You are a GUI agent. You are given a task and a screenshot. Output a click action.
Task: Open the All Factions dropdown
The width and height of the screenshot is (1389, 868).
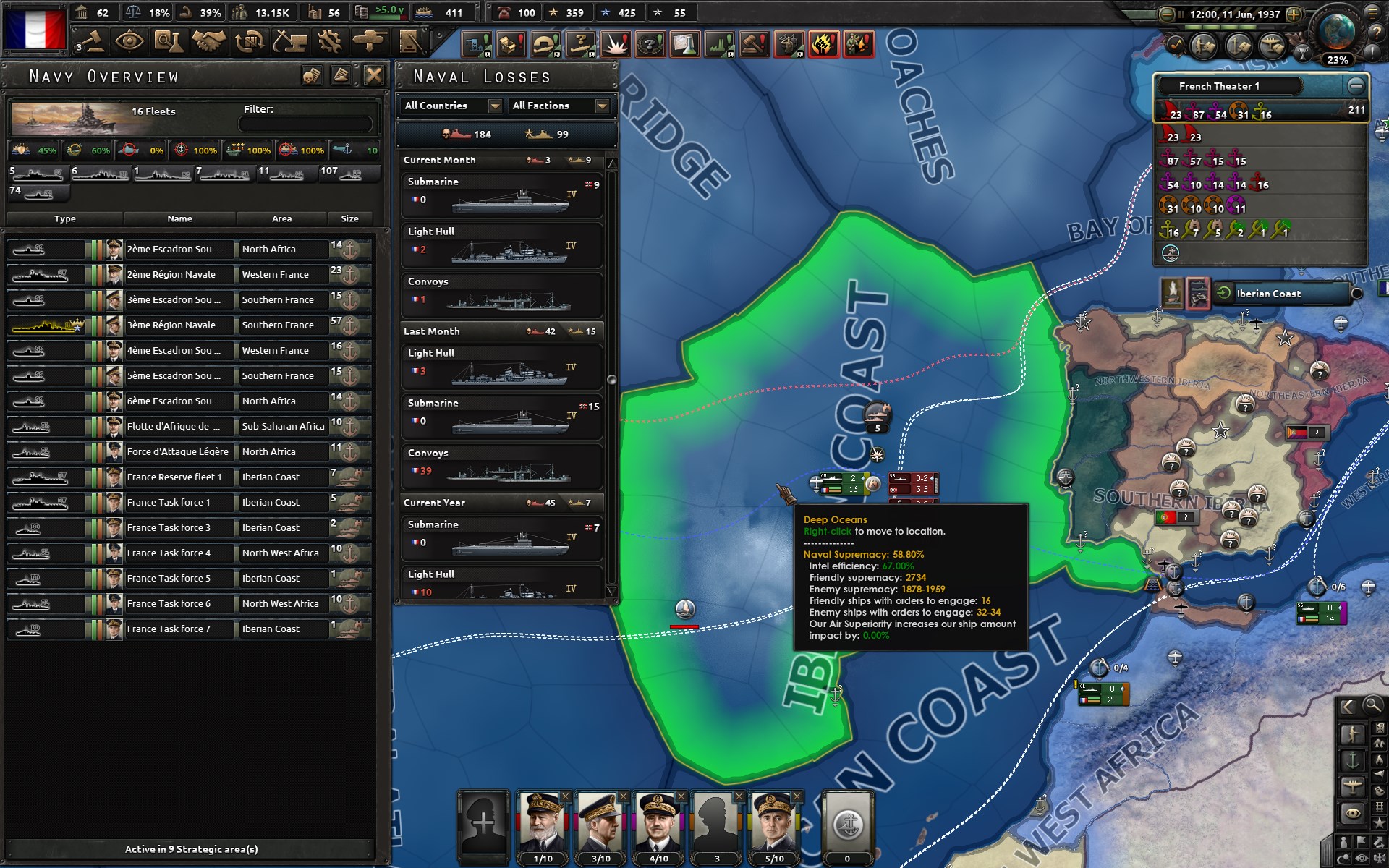click(558, 106)
